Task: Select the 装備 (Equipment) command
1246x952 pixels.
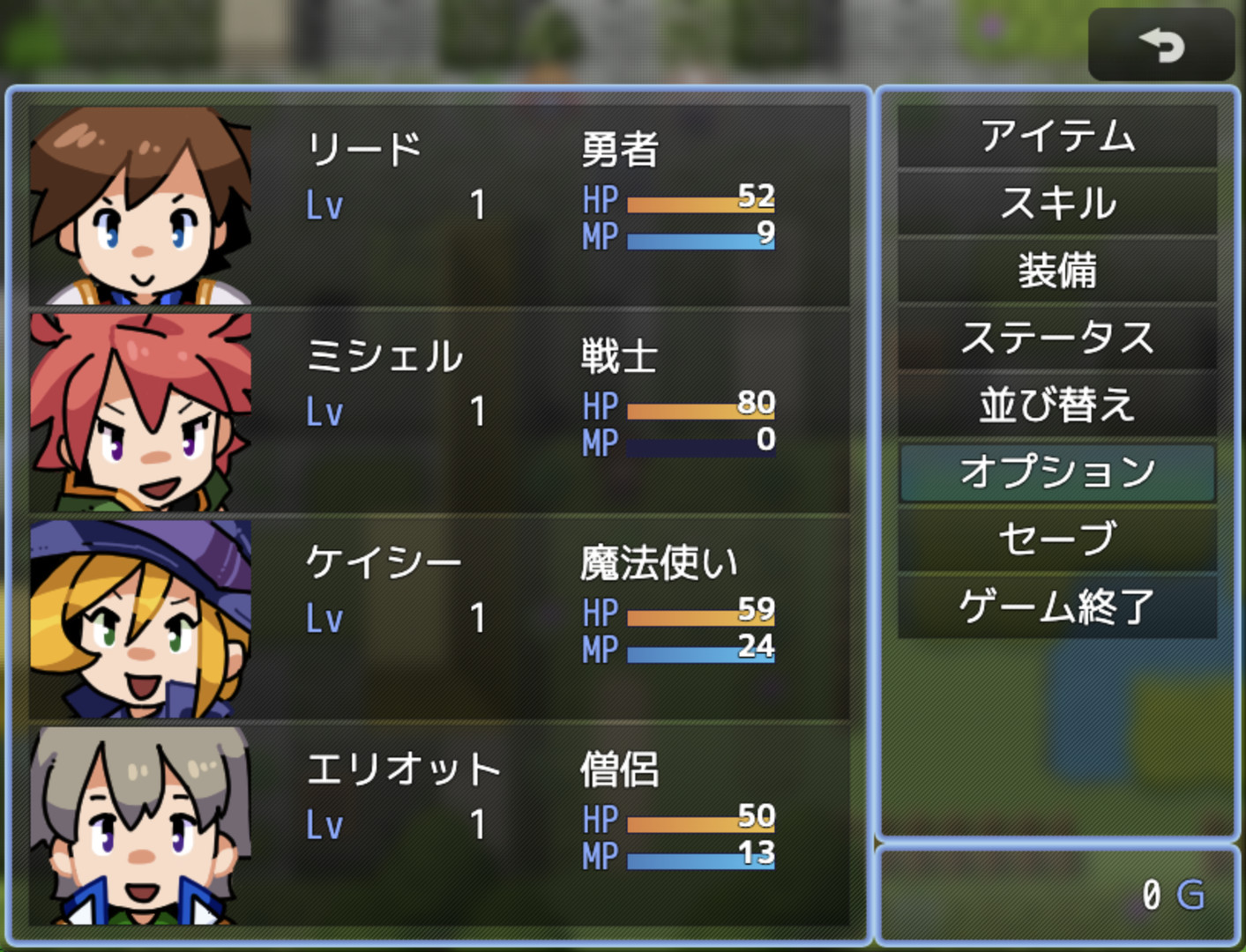Action: 1057,272
